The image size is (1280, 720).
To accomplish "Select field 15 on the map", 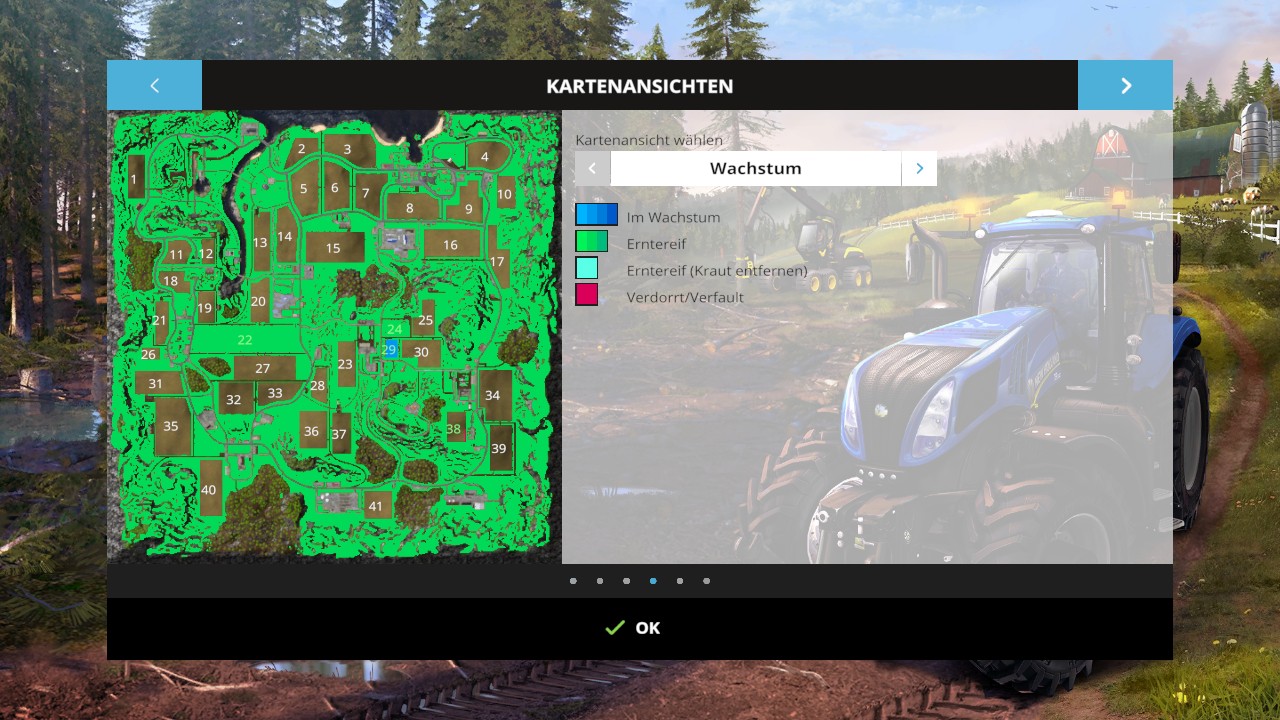I will [x=333, y=248].
